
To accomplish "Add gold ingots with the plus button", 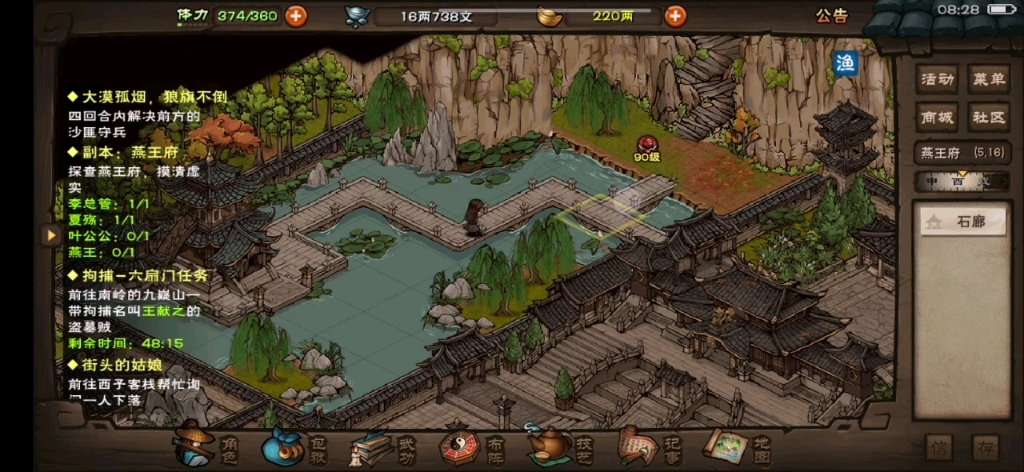I will (676, 15).
